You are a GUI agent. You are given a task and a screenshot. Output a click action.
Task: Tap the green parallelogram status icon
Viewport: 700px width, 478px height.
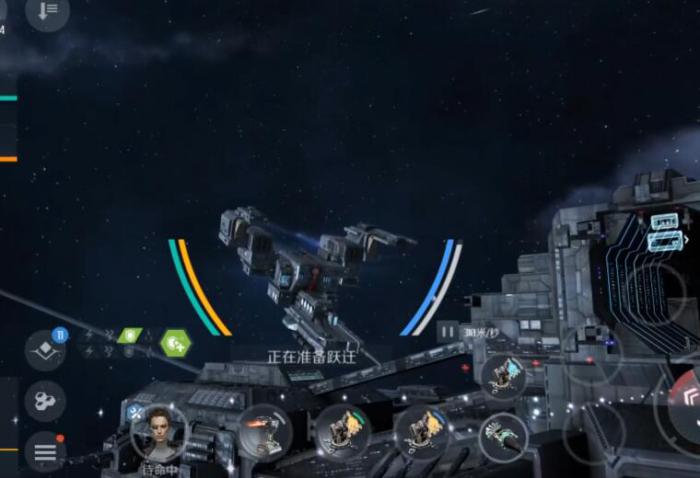pos(130,335)
